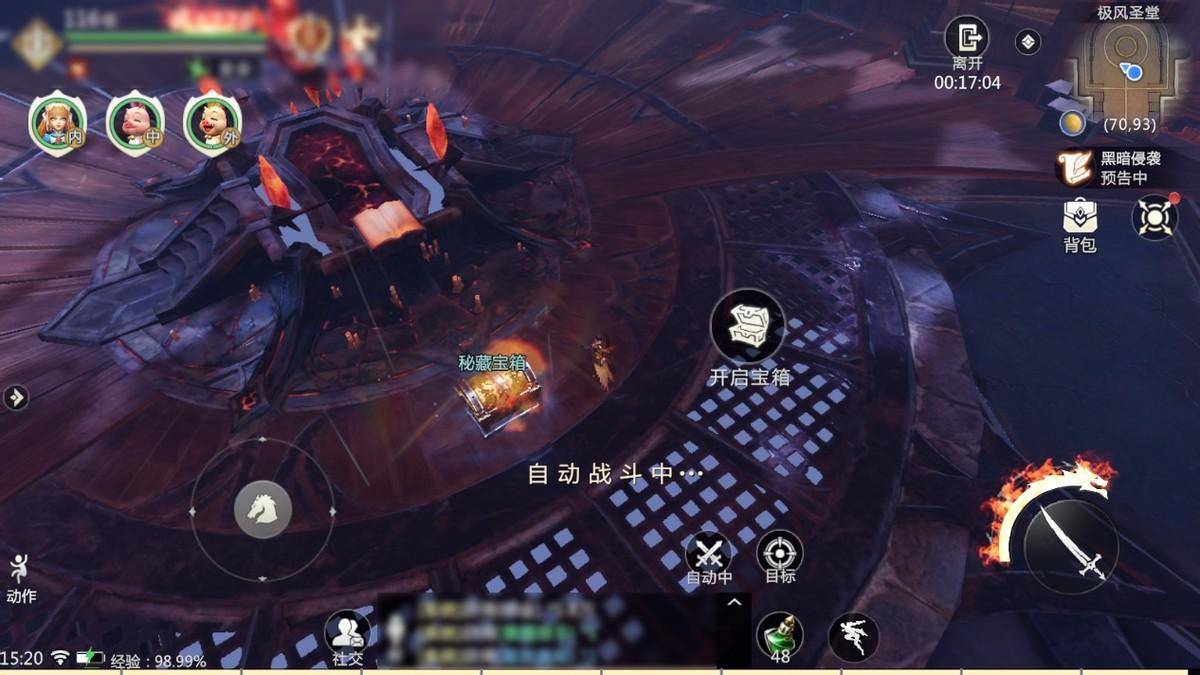1200x675 pixels.
Task: Activate the dodge dash skill icon
Action: coord(853,636)
